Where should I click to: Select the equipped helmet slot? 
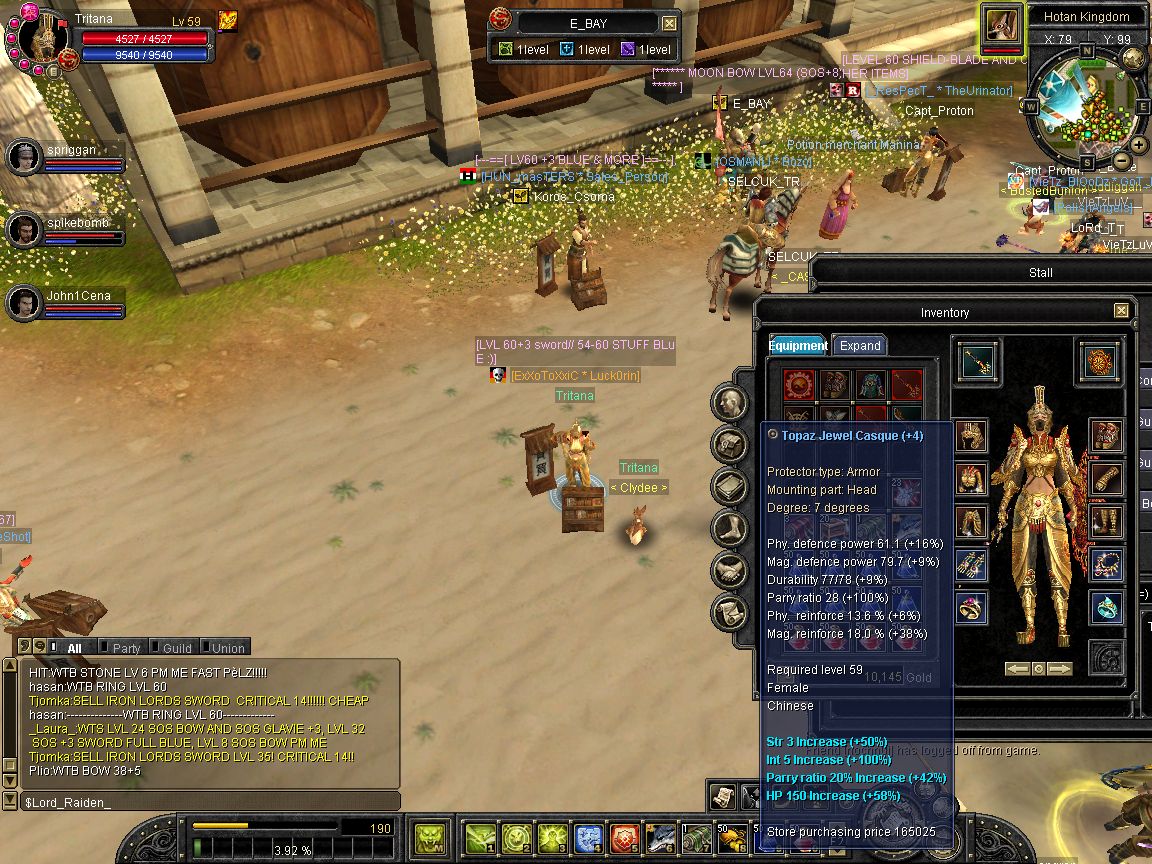pyautogui.click(x=971, y=436)
